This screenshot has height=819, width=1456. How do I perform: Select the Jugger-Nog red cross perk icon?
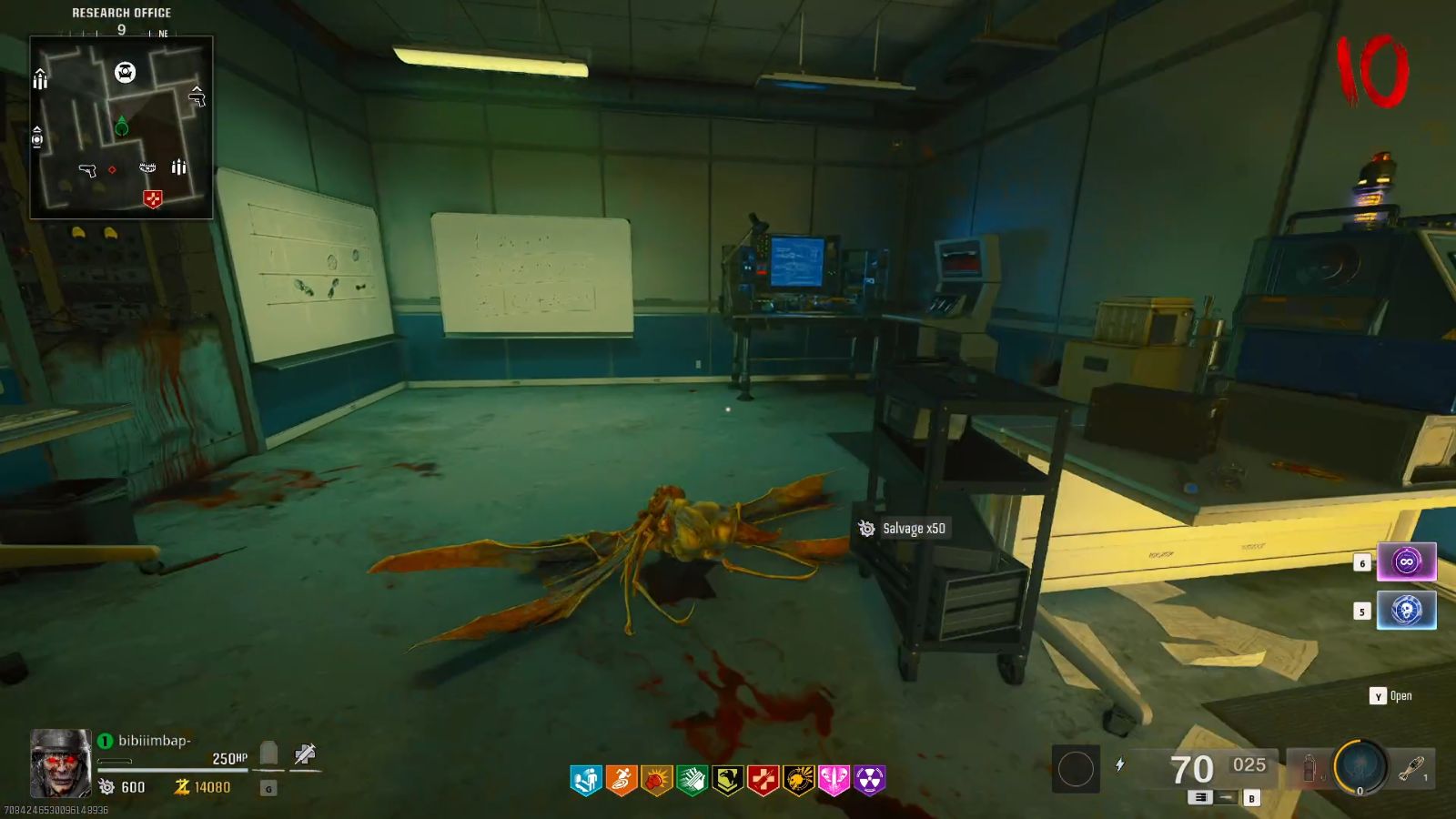[x=764, y=778]
